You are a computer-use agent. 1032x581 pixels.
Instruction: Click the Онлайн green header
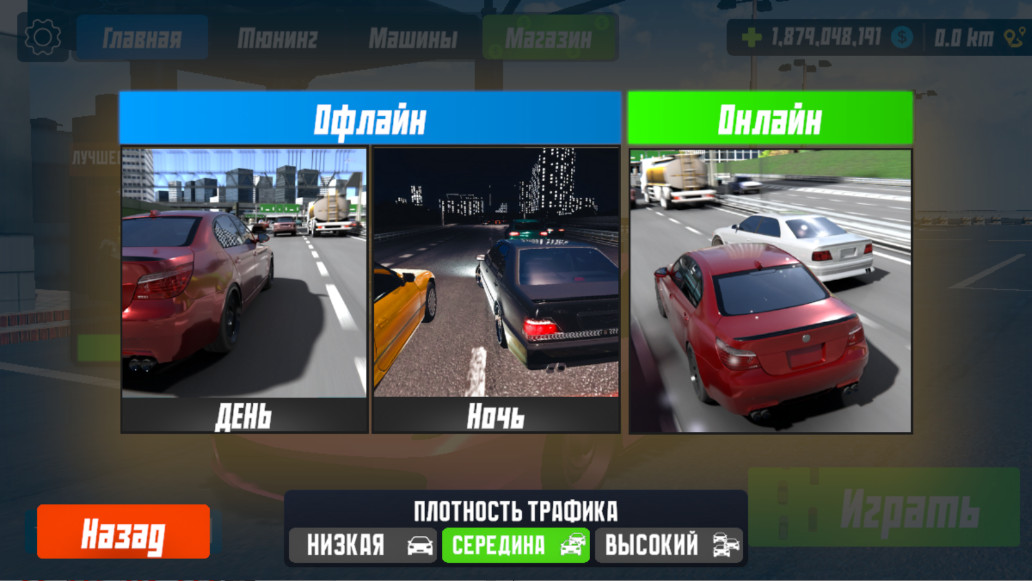(x=770, y=119)
